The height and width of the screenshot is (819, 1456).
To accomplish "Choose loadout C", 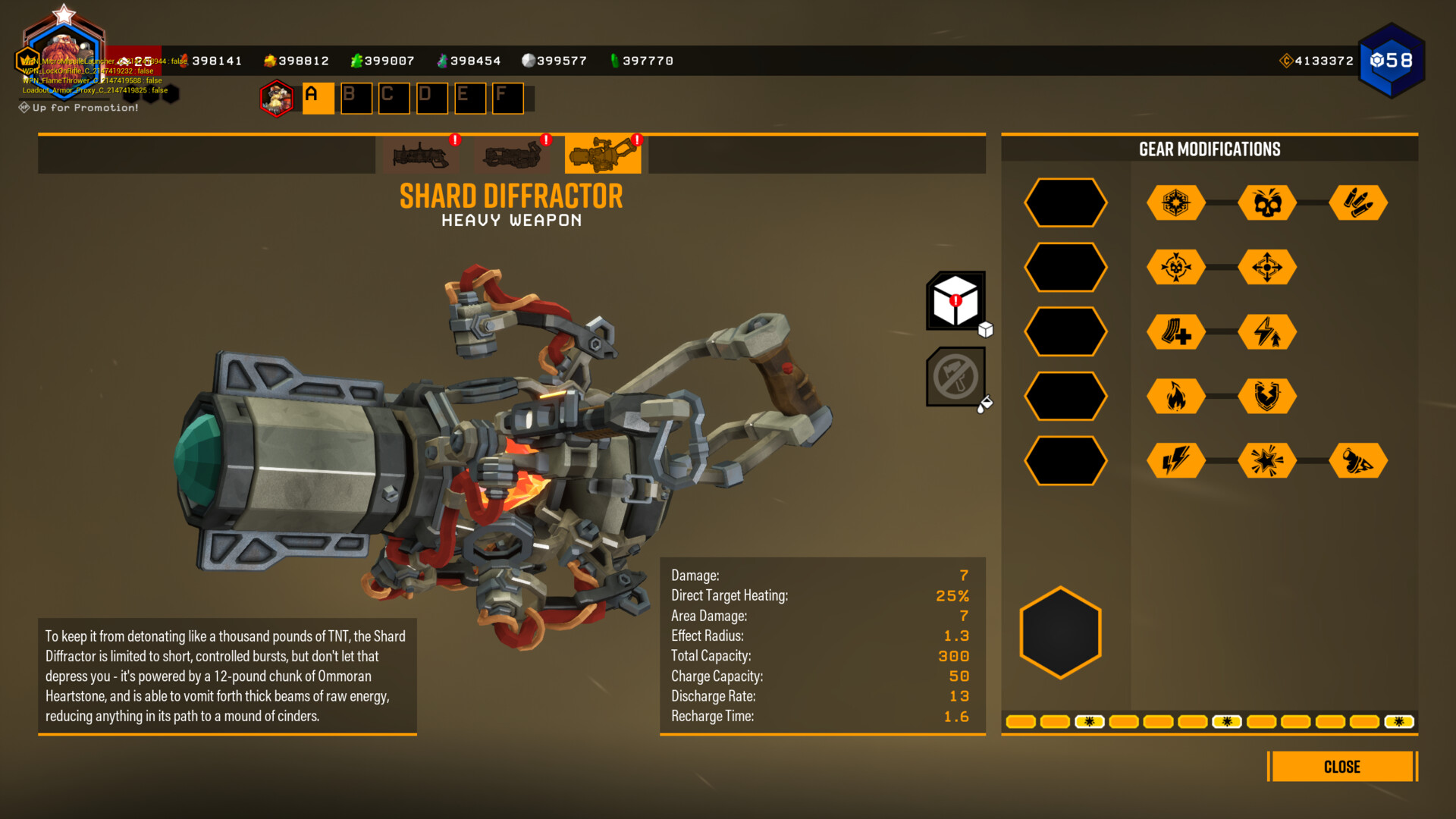I will coord(394,99).
